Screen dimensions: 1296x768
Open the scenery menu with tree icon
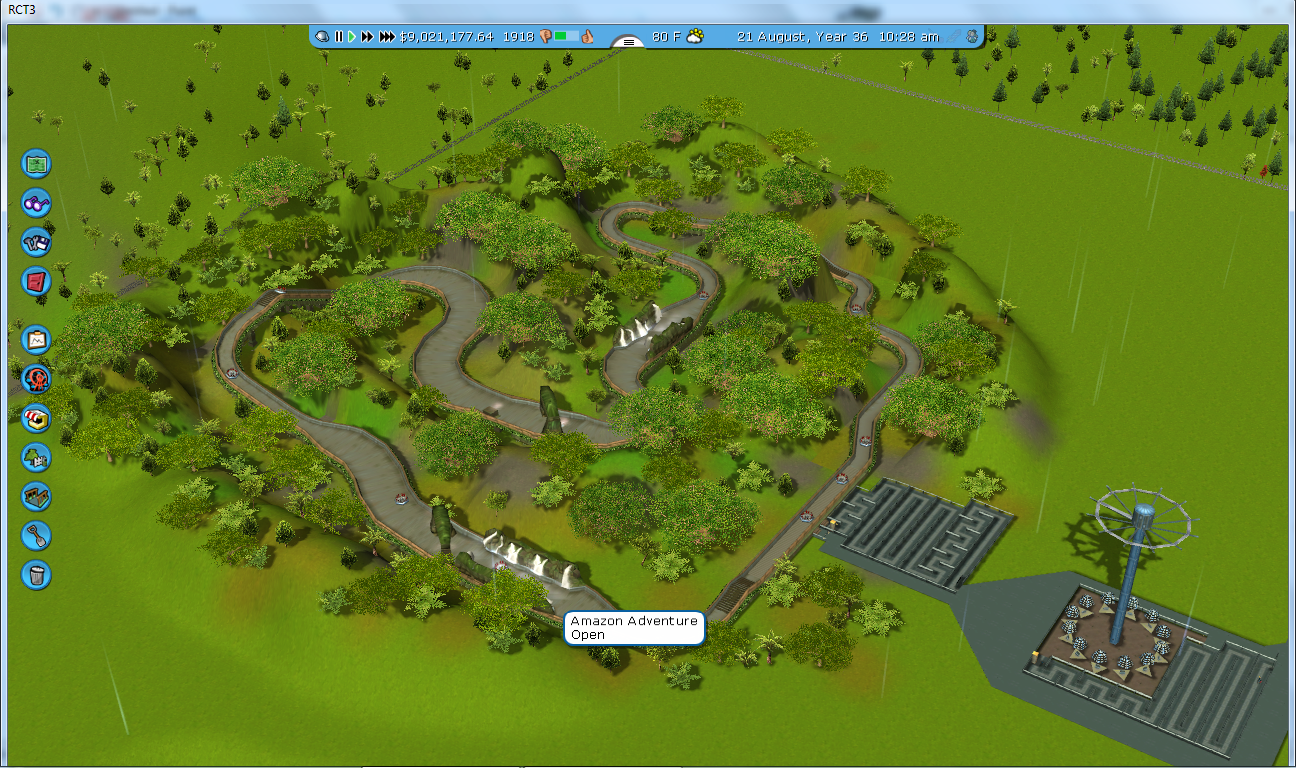[x=37, y=457]
